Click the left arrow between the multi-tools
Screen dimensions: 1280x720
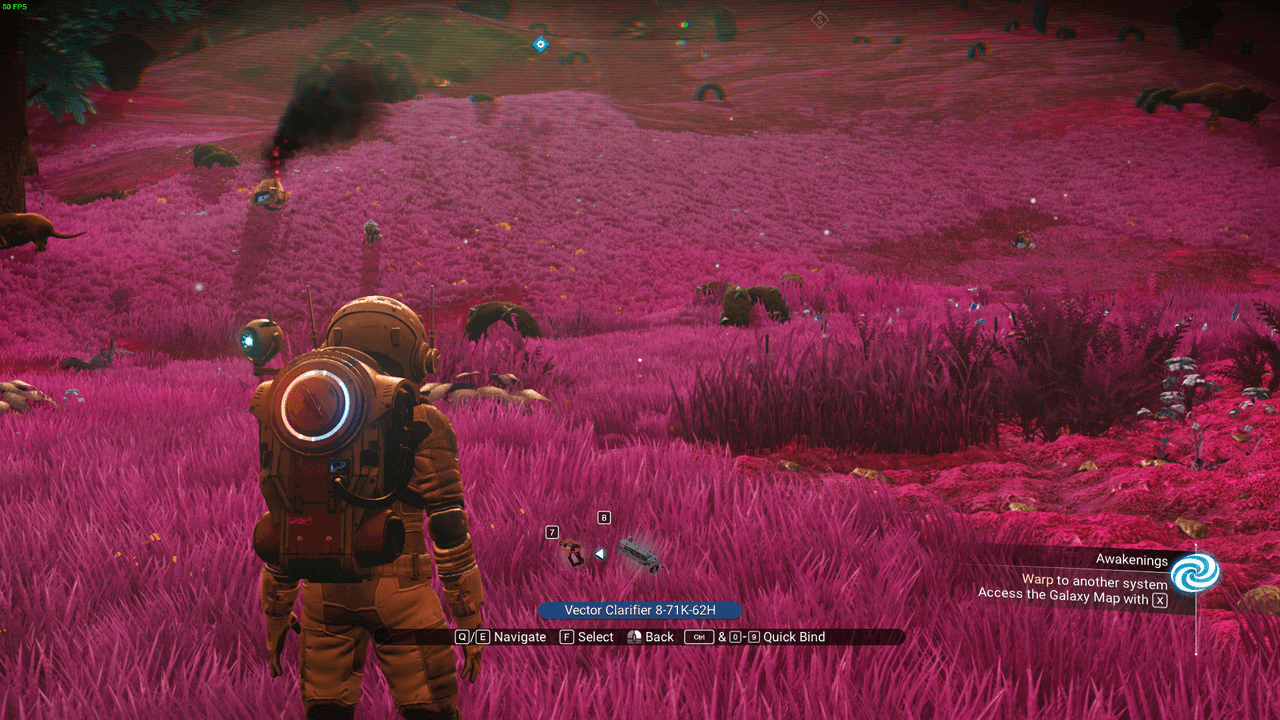[600, 553]
